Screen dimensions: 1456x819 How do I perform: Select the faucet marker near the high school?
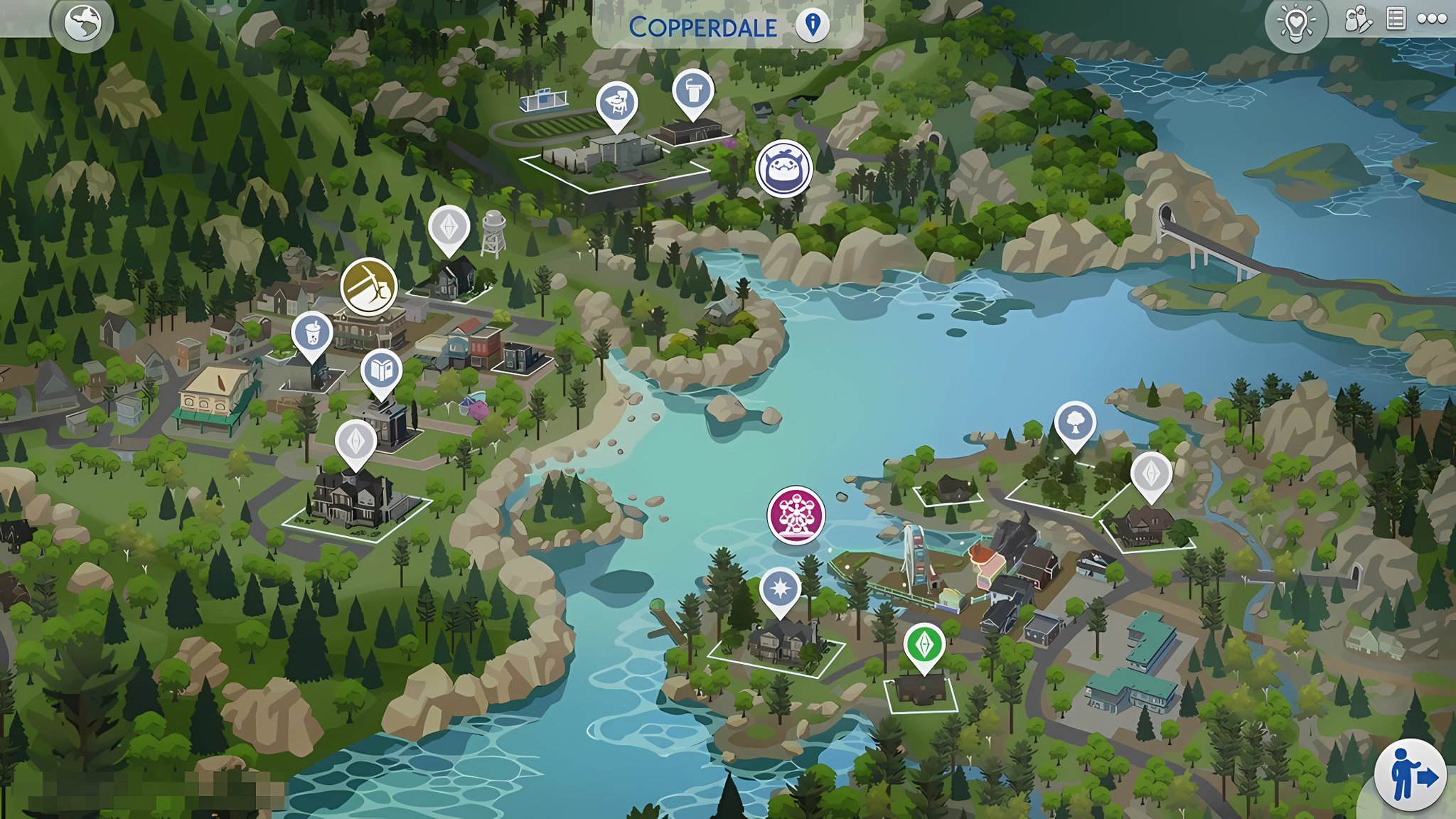[695, 90]
